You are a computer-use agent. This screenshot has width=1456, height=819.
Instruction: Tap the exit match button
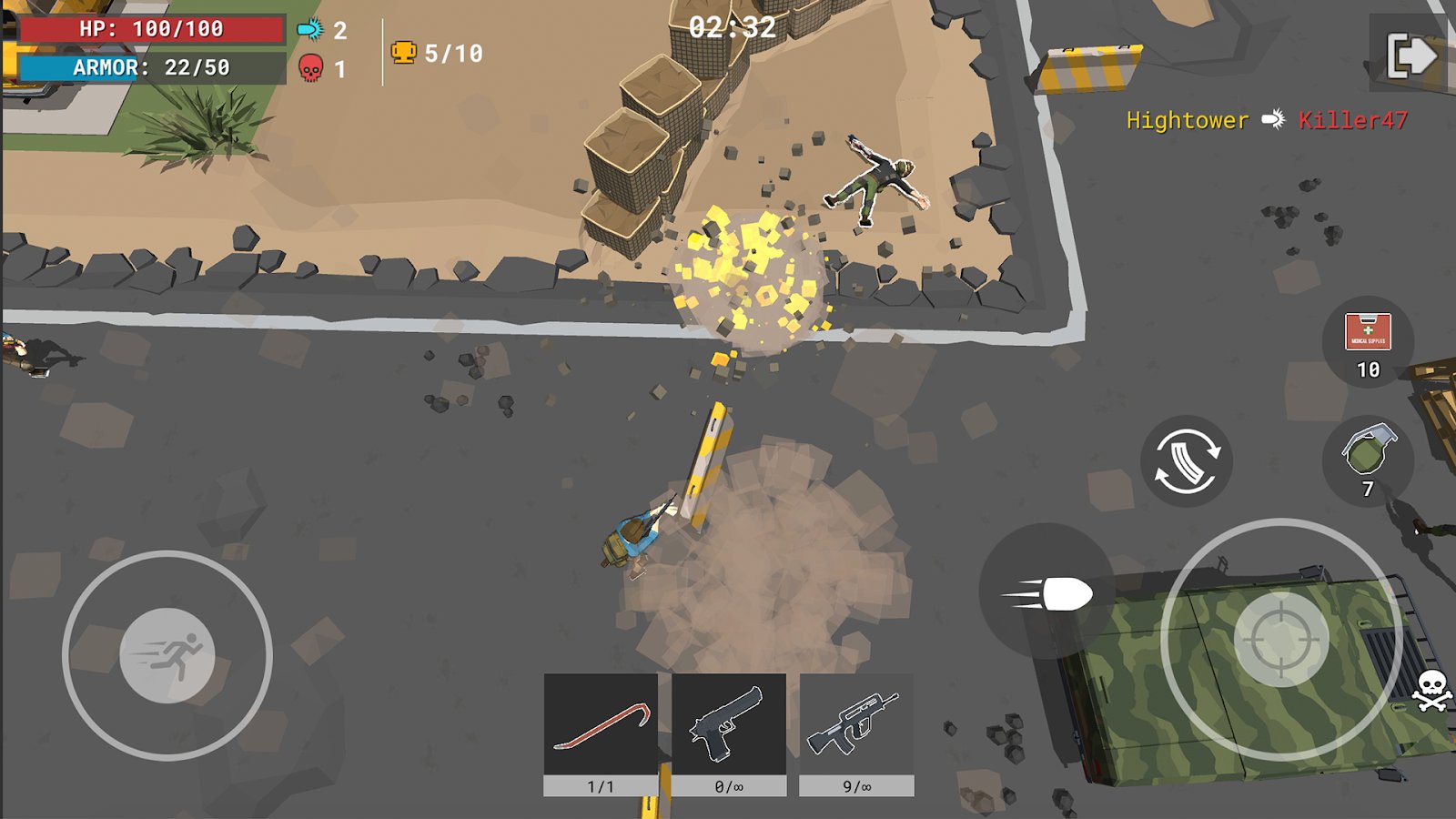(1410, 55)
